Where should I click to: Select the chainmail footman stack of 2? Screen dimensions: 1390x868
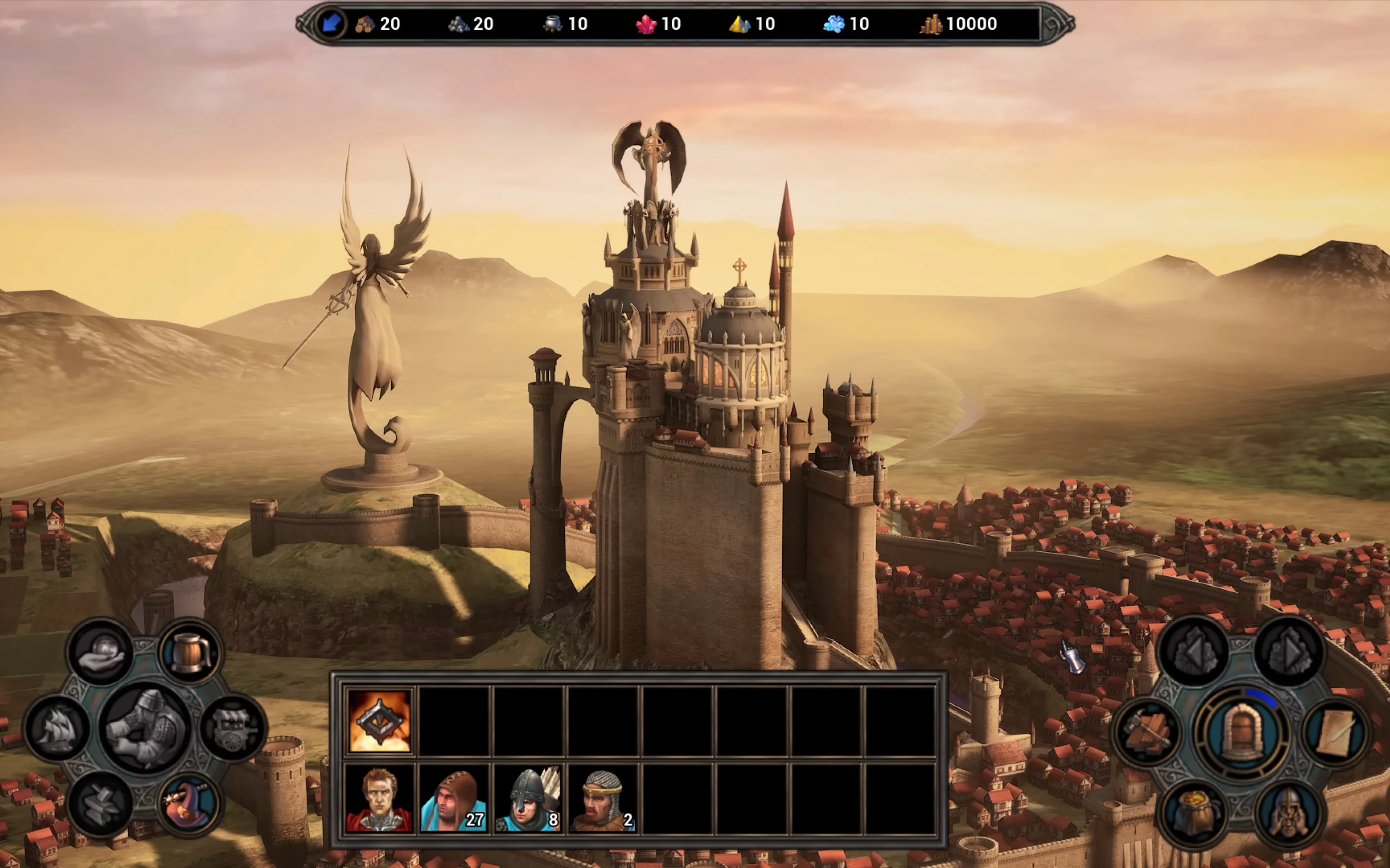pos(603,798)
